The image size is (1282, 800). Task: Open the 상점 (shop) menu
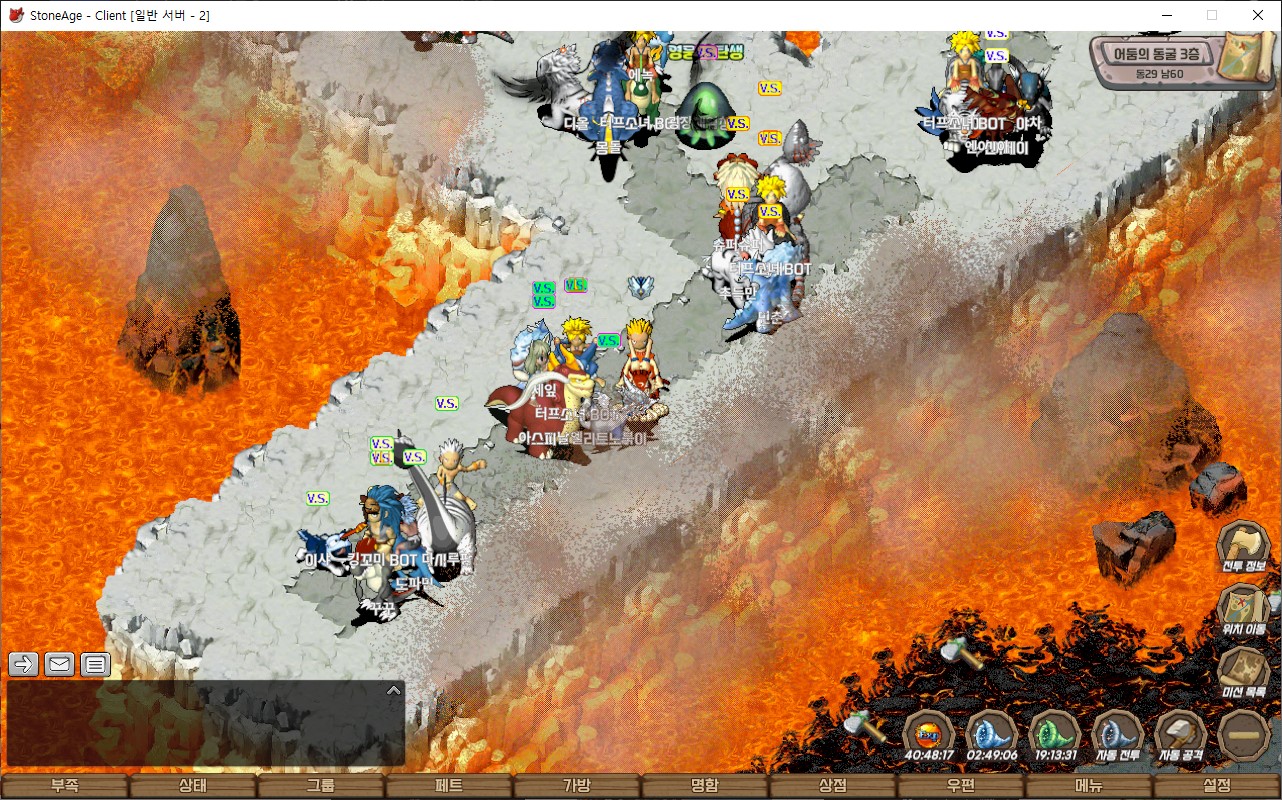pos(833,786)
